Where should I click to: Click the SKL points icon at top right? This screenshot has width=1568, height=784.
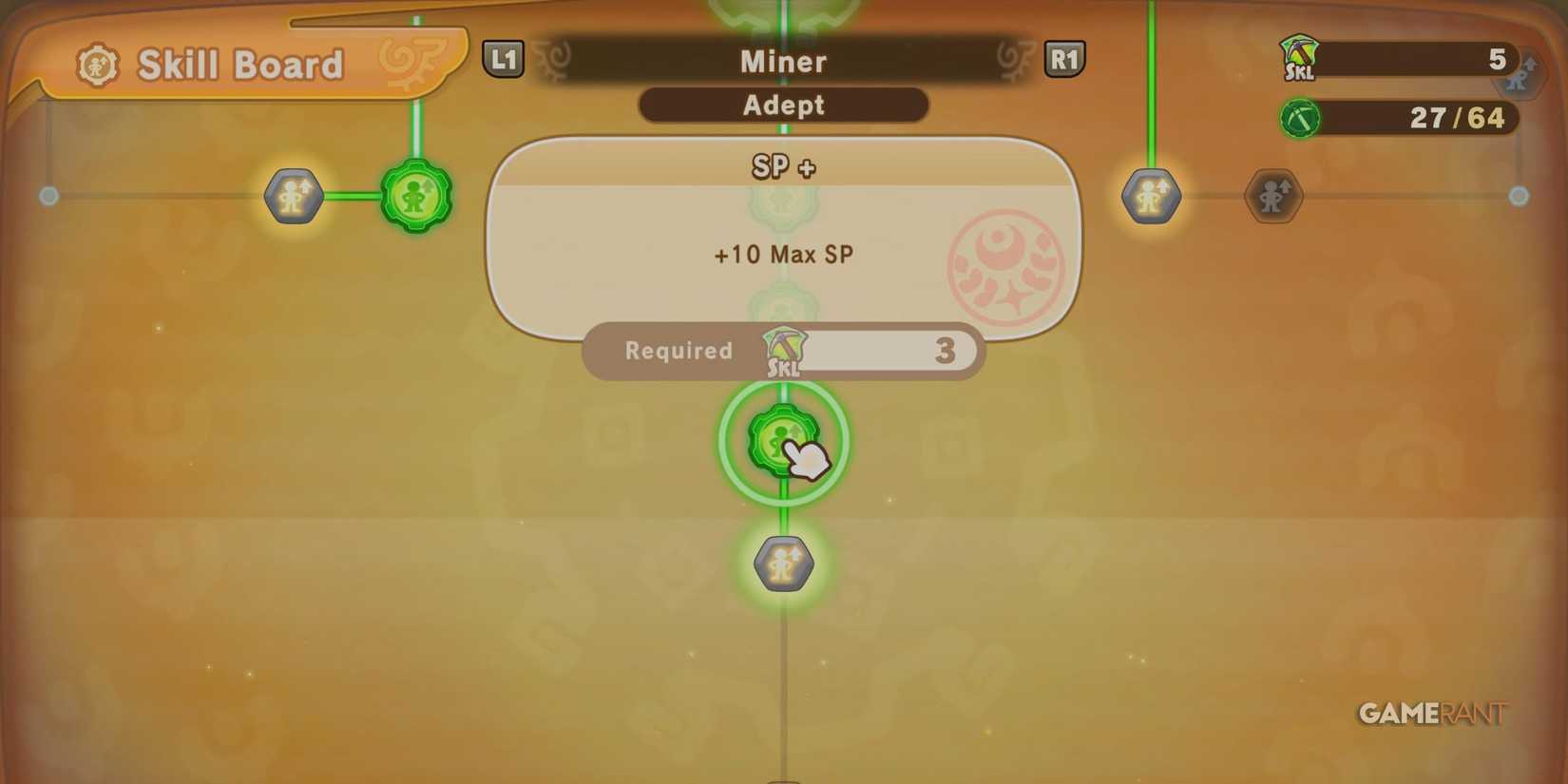[1302, 59]
